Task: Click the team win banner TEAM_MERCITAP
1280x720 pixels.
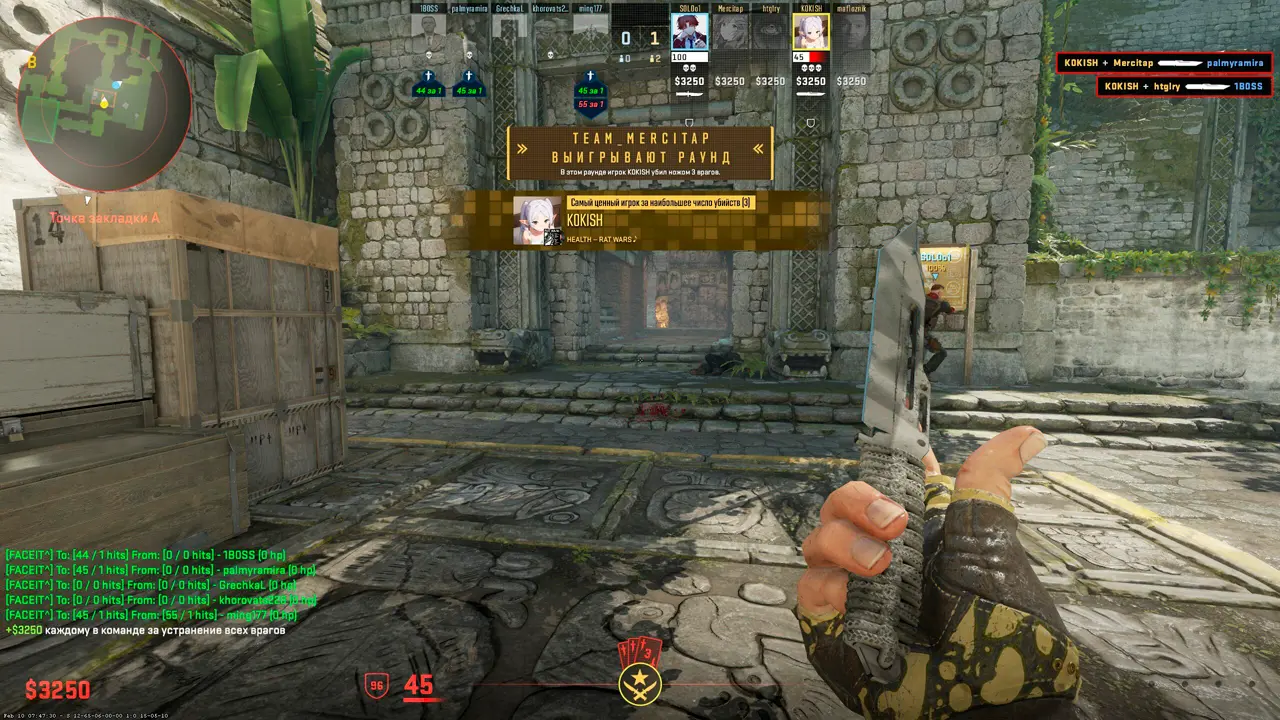Action: click(x=639, y=150)
